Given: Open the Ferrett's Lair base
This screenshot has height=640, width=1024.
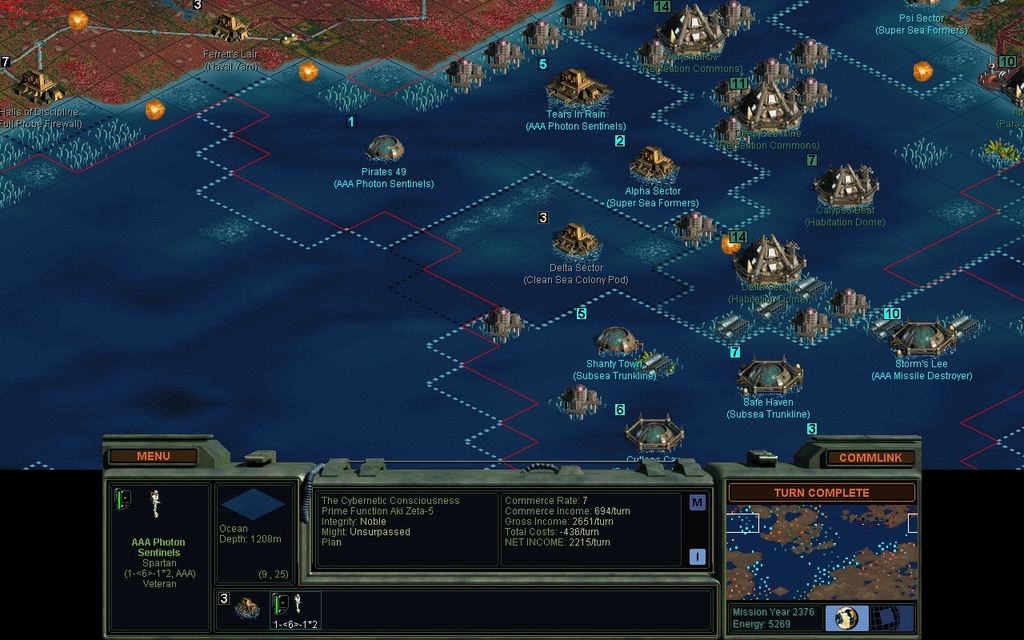Looking at the screenshot, I should tap(230, 27).
